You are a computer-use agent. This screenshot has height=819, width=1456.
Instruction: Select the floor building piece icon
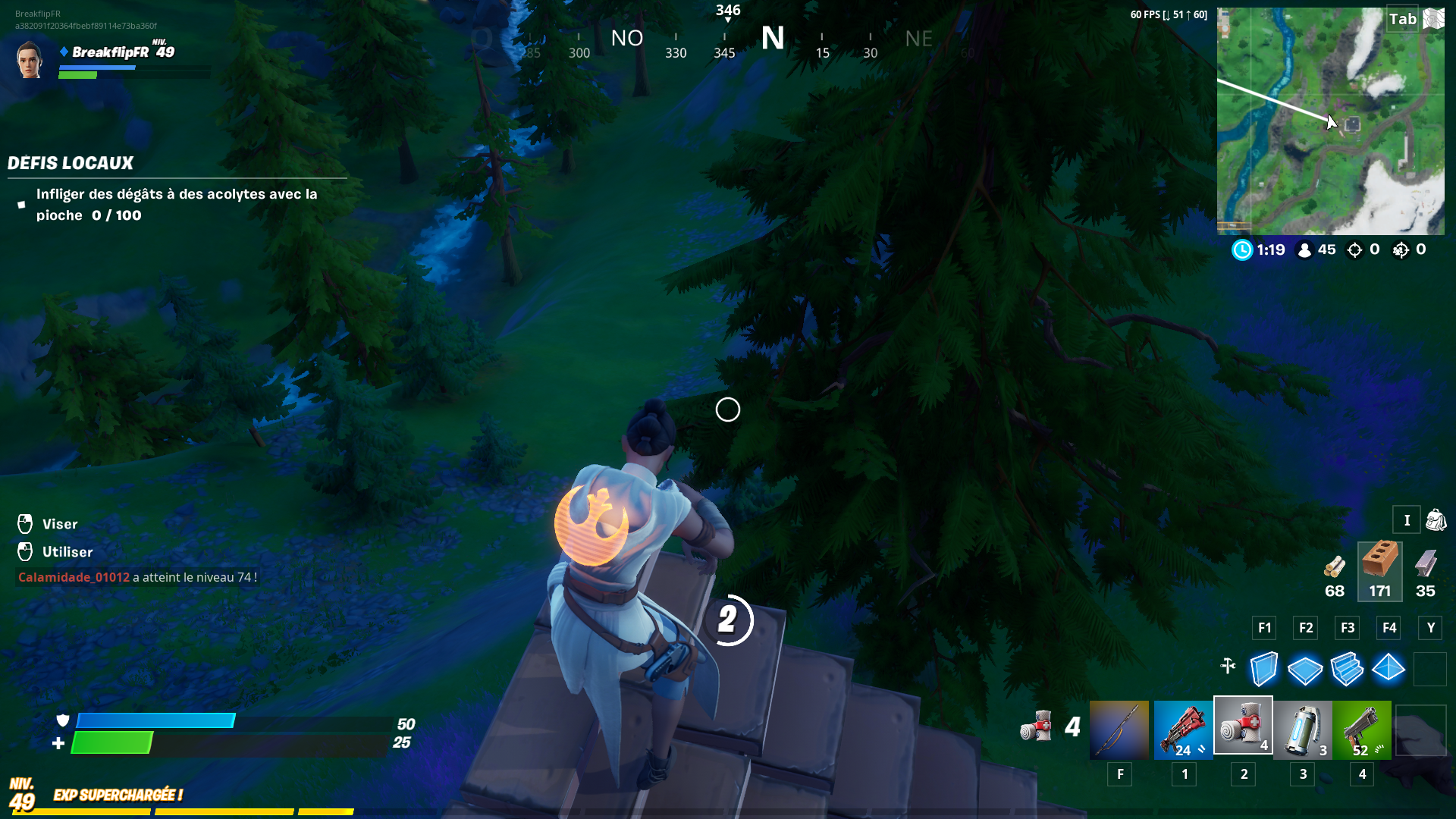(1305, 669)
